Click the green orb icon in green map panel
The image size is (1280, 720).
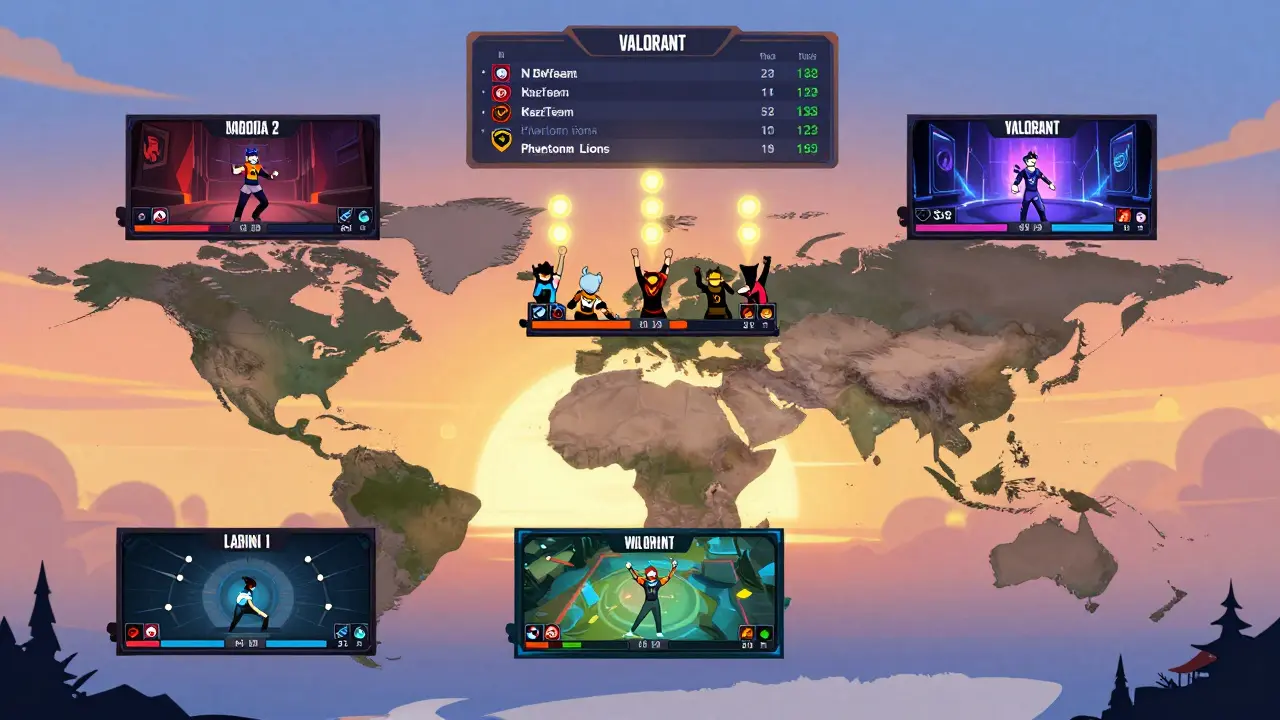pyautogui.click(x=765, y=633)
